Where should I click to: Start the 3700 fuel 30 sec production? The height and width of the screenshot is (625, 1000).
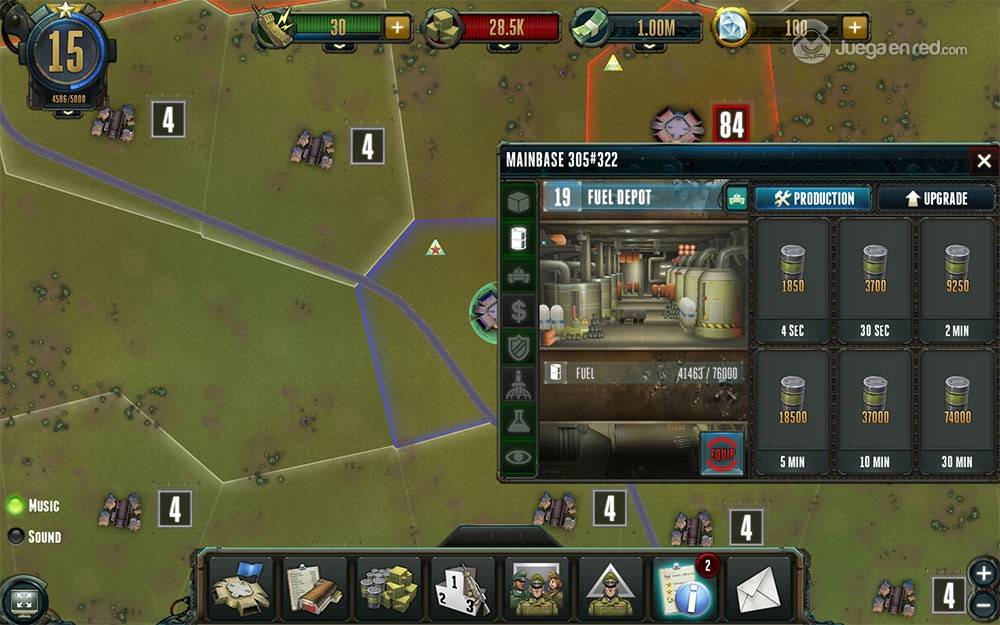tap(875, 279)
